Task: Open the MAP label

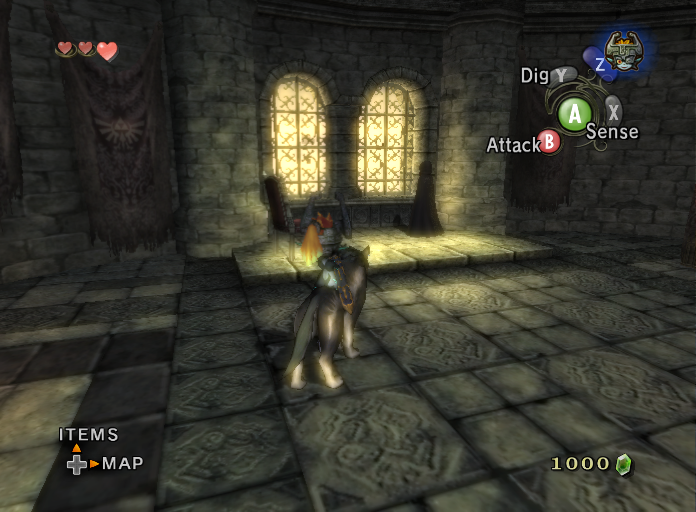Action: click(123, 463)
